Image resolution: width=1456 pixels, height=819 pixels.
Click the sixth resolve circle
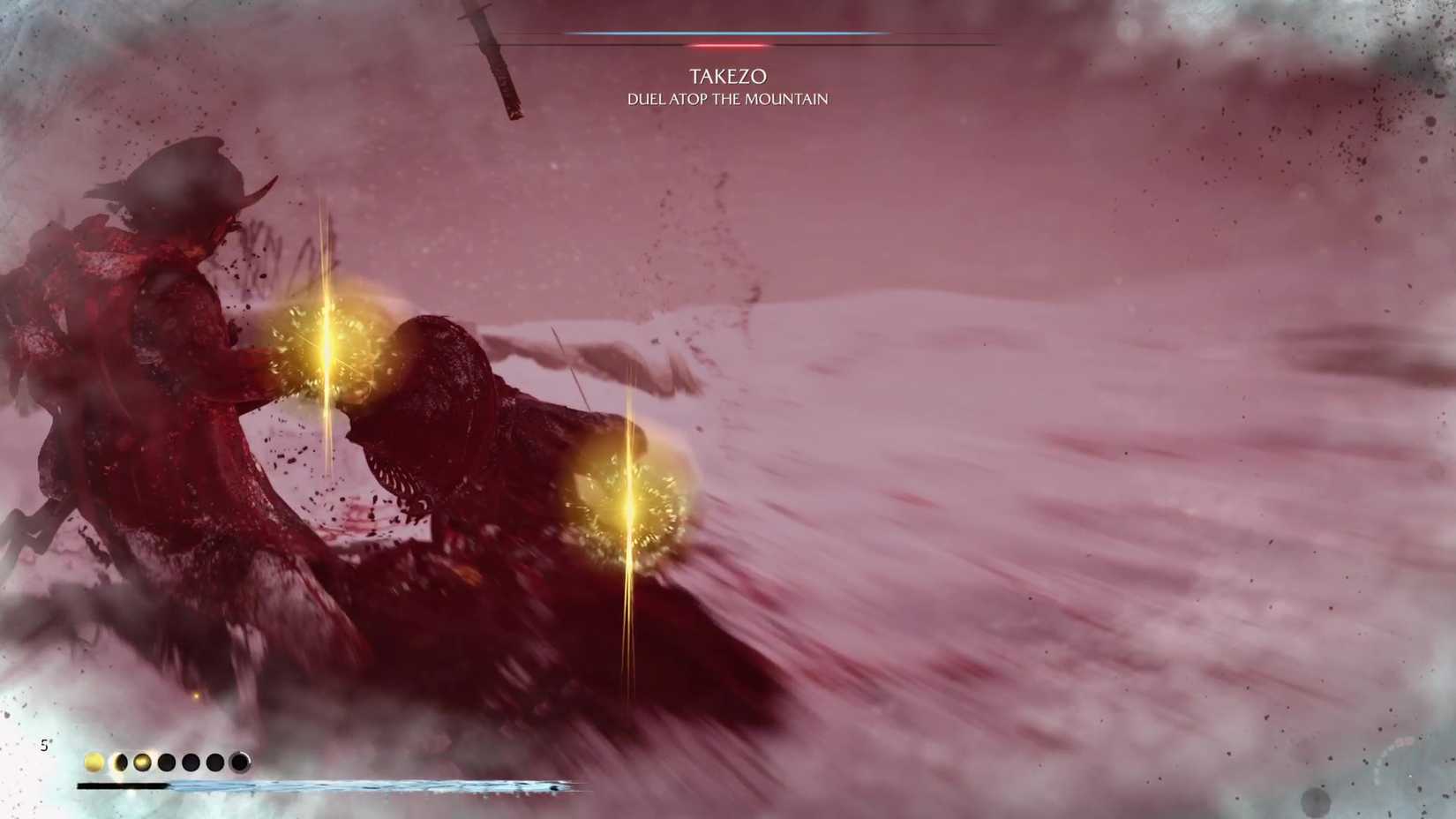click(214, 761)
